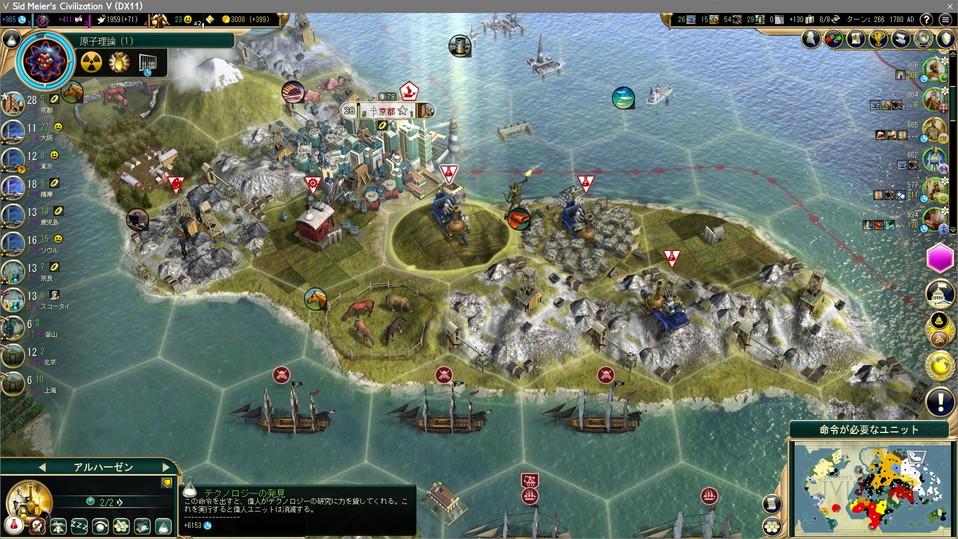
Task: Open the pink hexagon notification
Action: pos(940,258)
